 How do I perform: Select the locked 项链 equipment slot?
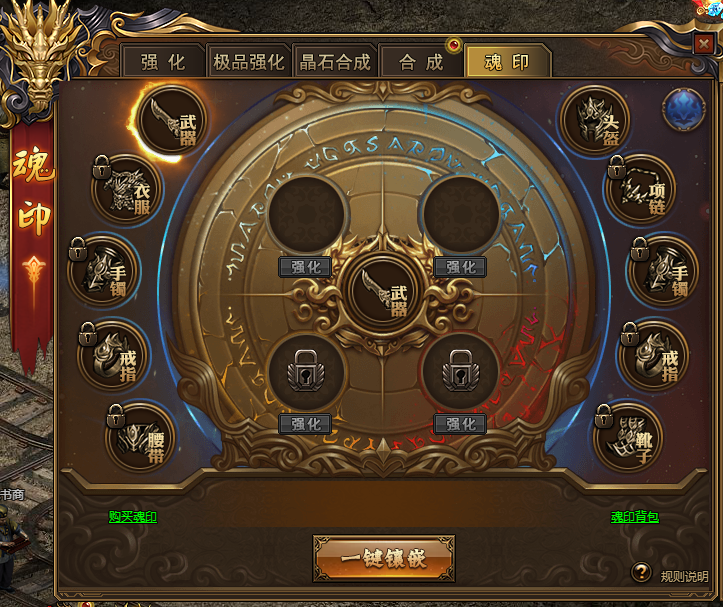click(x=641, y=188)
